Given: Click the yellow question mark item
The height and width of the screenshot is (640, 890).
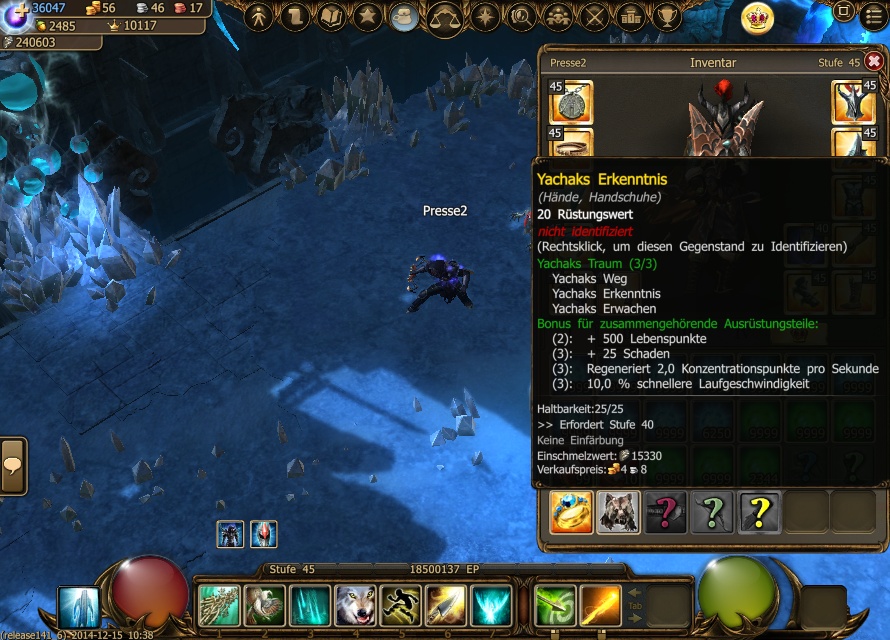Looking at the screenshot, I should coord(759,512).
